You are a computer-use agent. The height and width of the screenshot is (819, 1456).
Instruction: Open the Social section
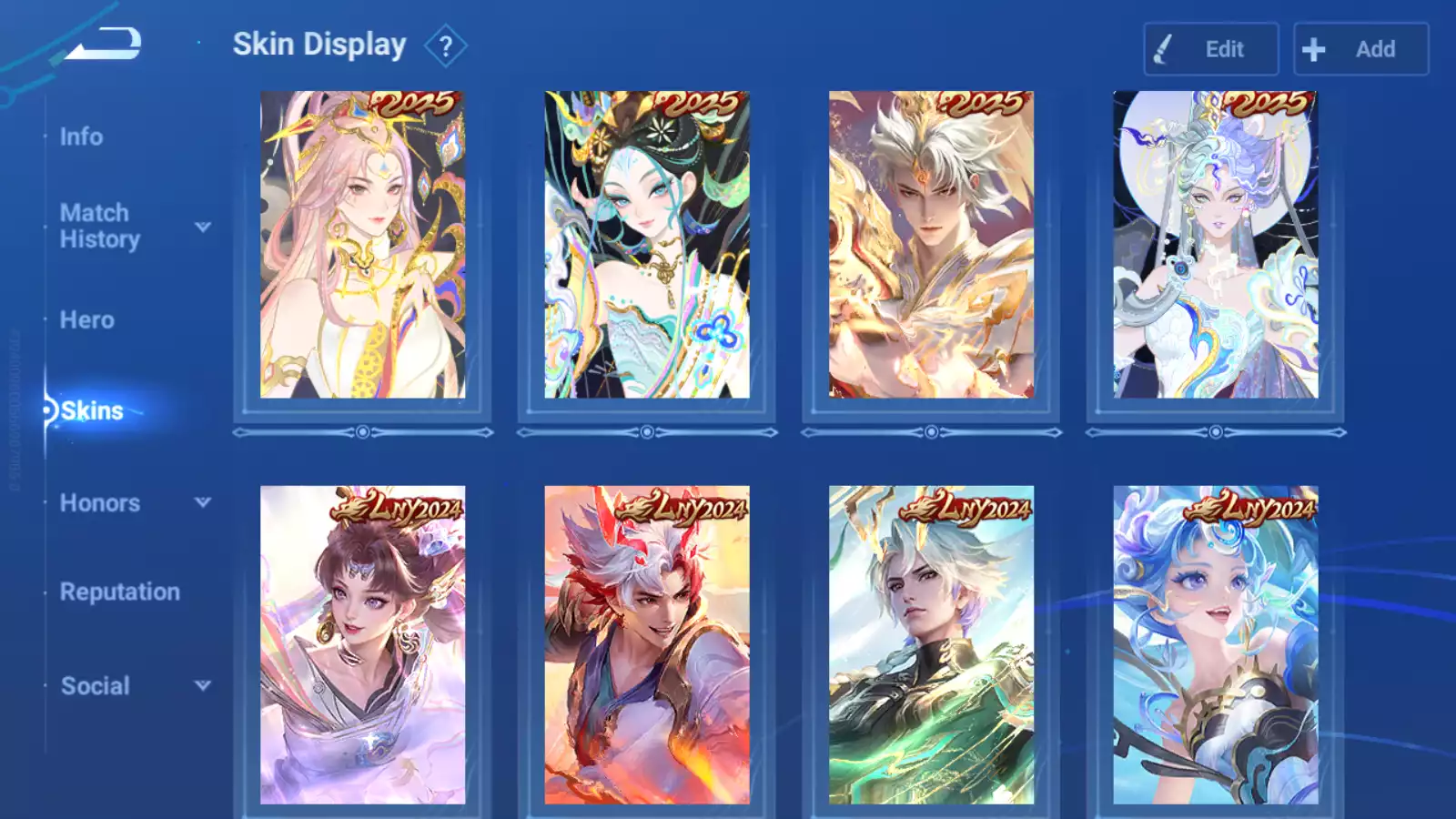(95, 686)
